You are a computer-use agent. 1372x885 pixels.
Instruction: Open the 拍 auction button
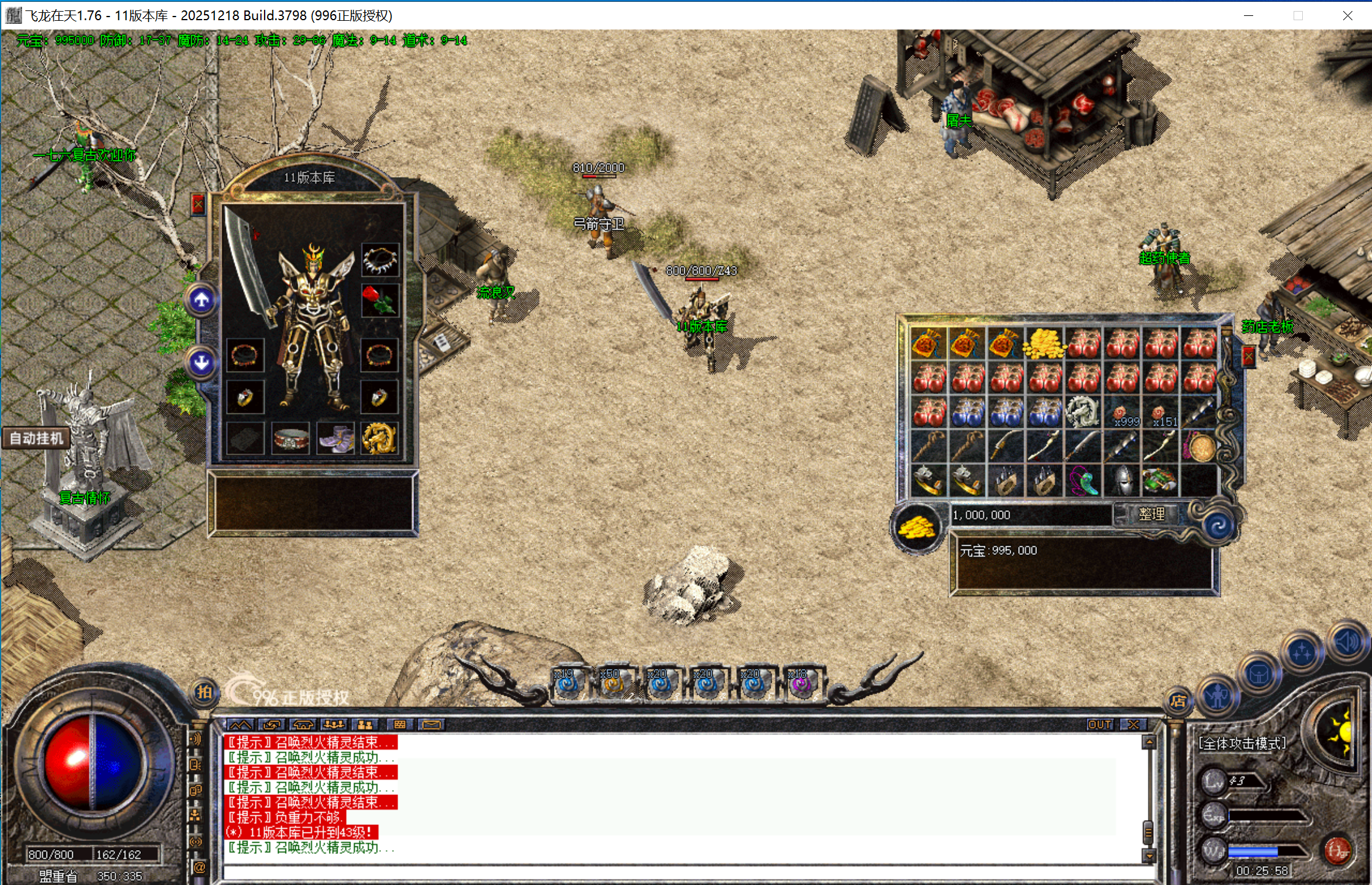(x=204, y=693)
